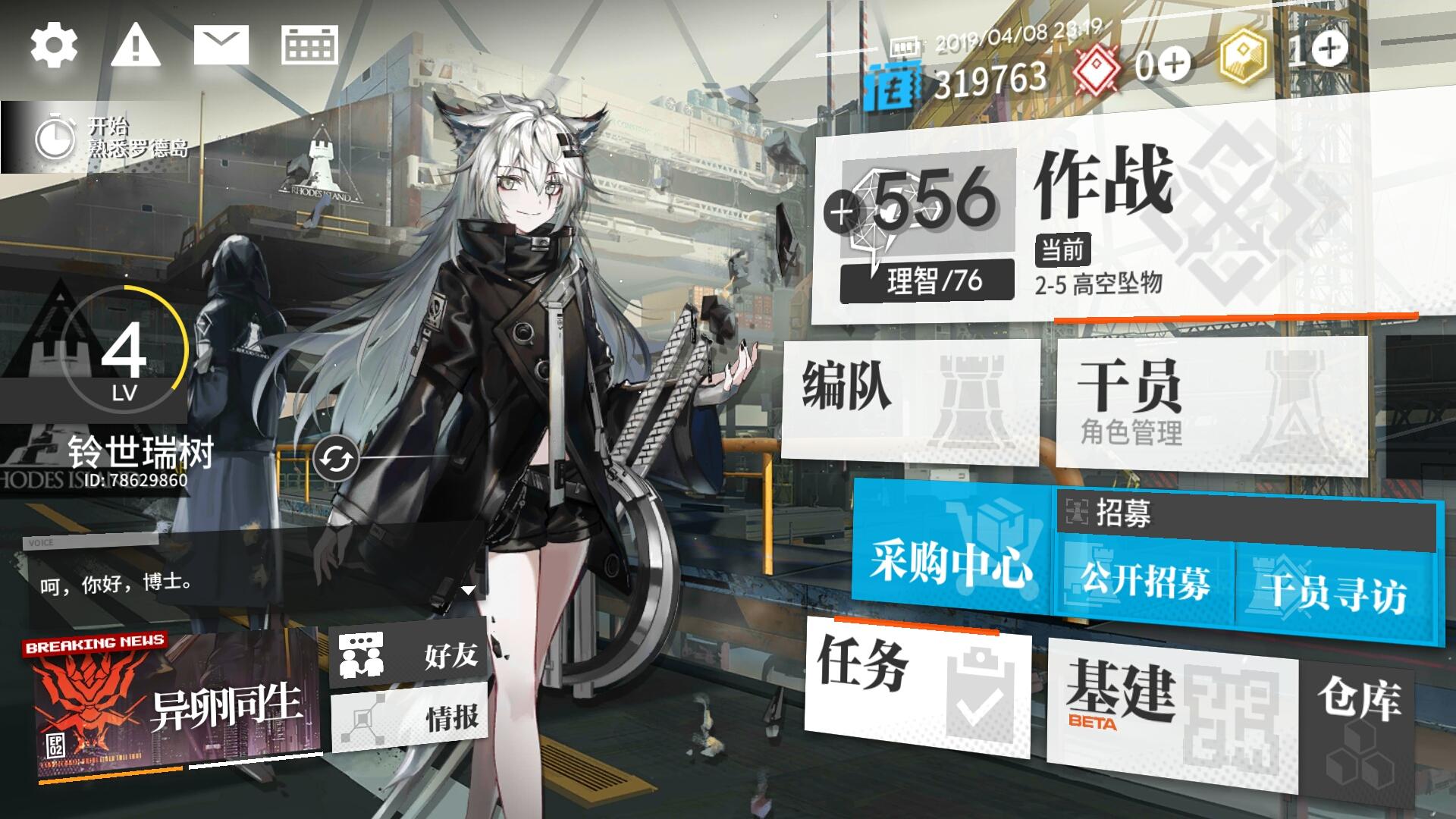Open the mail inbox icon
This screenshot has height=819, width=1456.
pos(220,44)
